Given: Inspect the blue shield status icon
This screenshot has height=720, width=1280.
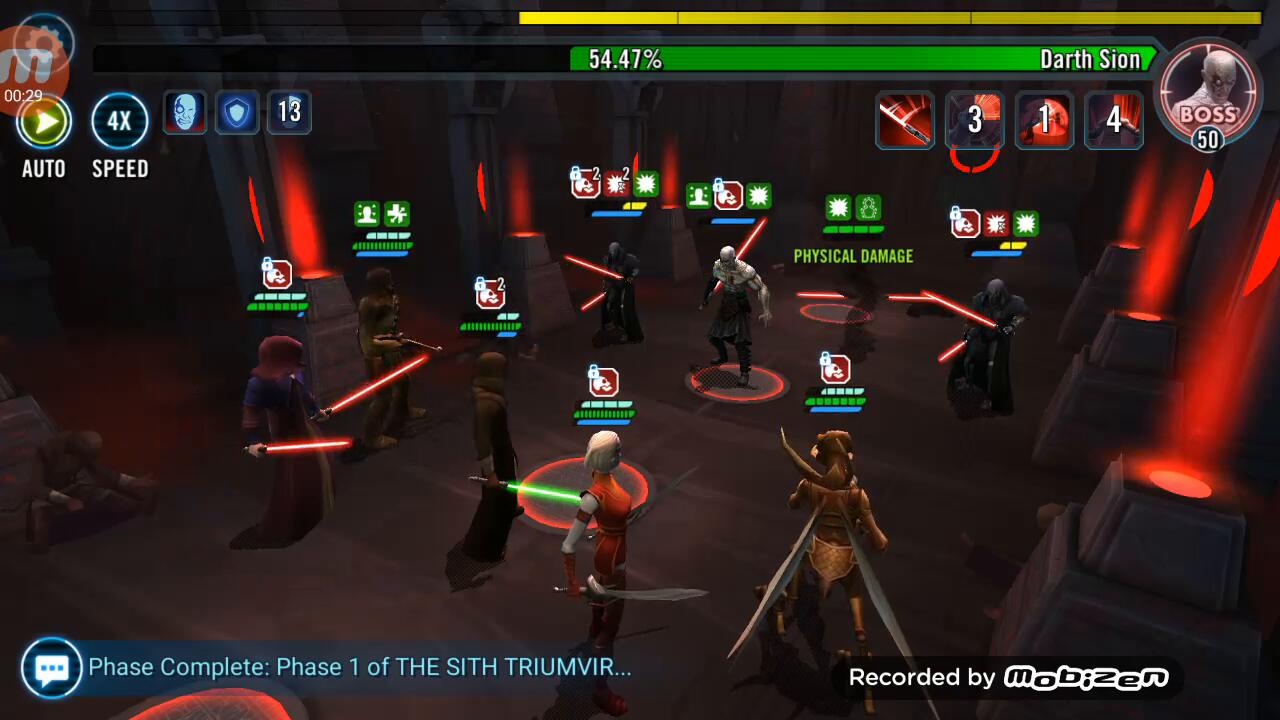Looking at the screenshot, I should tap(237, 112).
